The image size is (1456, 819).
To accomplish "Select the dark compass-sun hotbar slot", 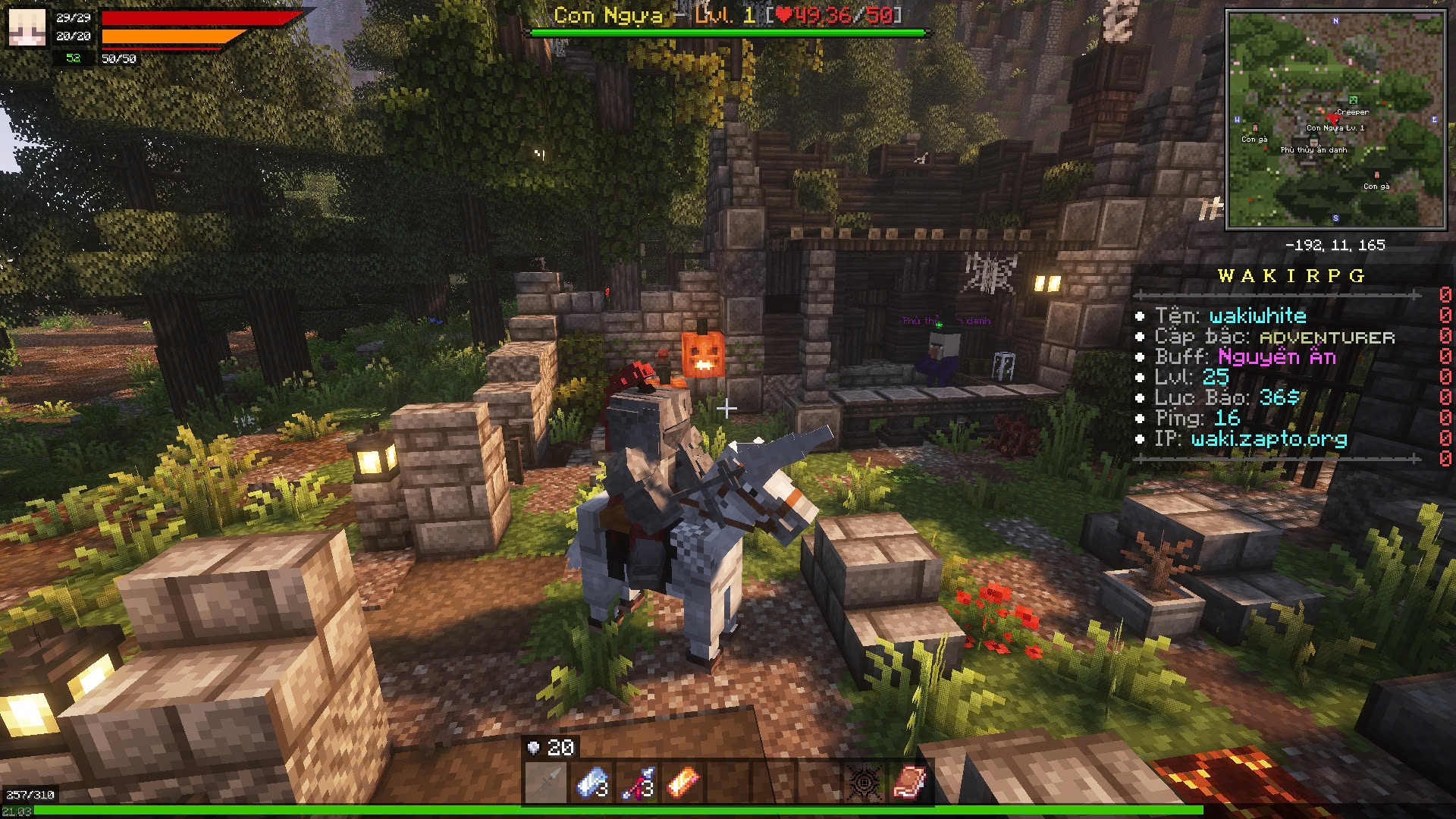I will click(864, 783).
